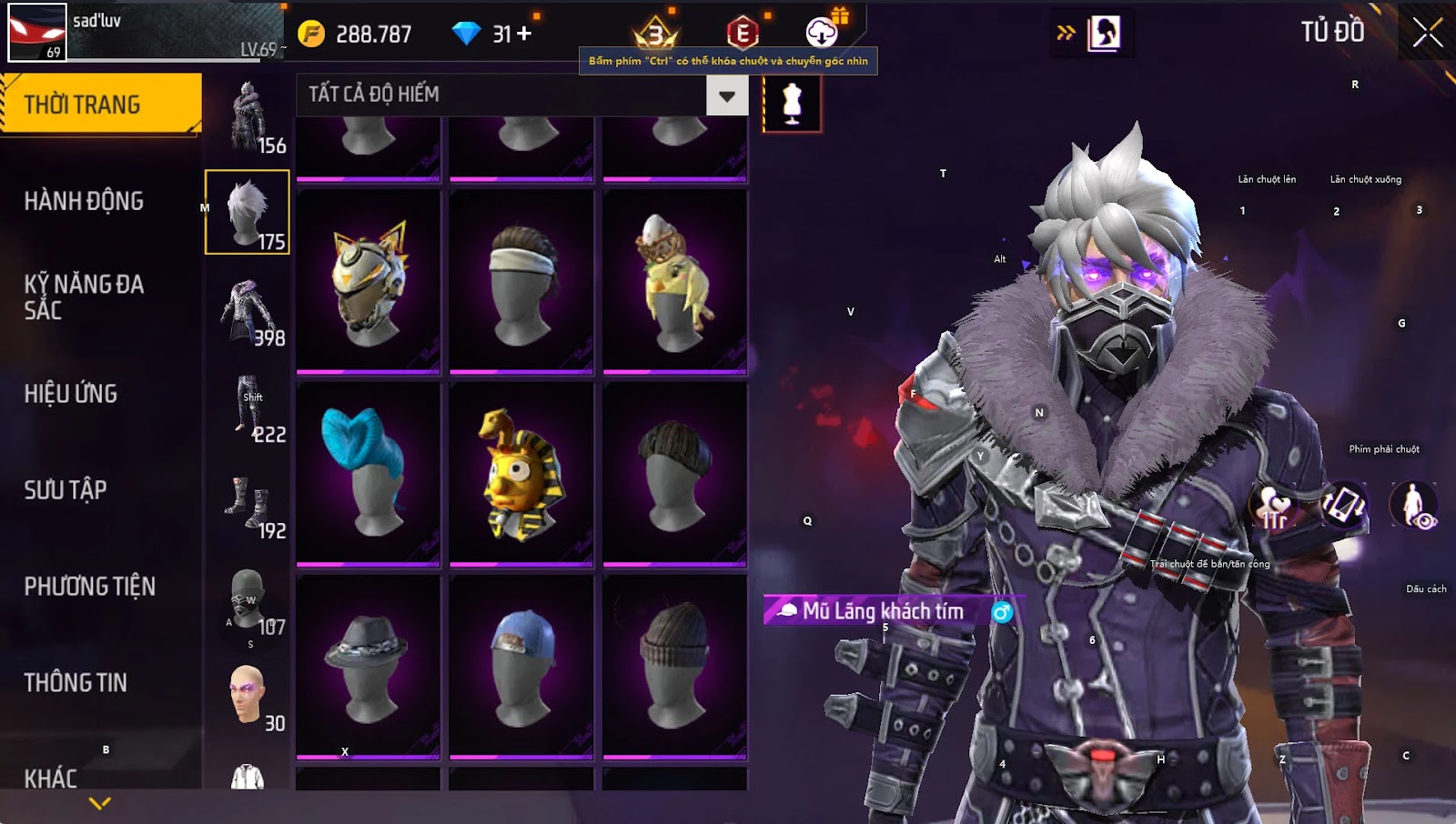Switch to Hành Động menu
This screenshot has width=1456, height=824.
coord(84,201)
